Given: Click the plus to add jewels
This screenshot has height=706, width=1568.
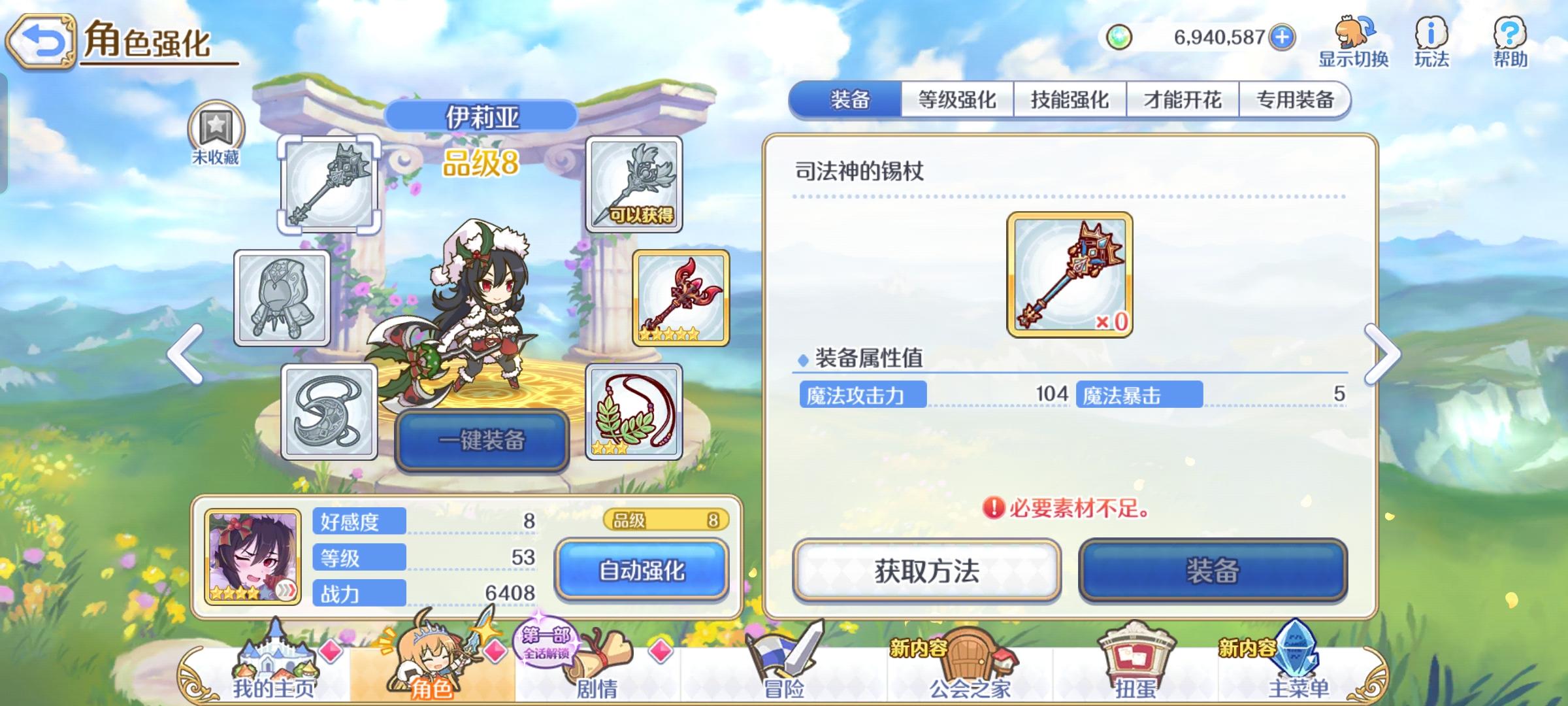Looking at the screenshot, I should pos(1283,38).
